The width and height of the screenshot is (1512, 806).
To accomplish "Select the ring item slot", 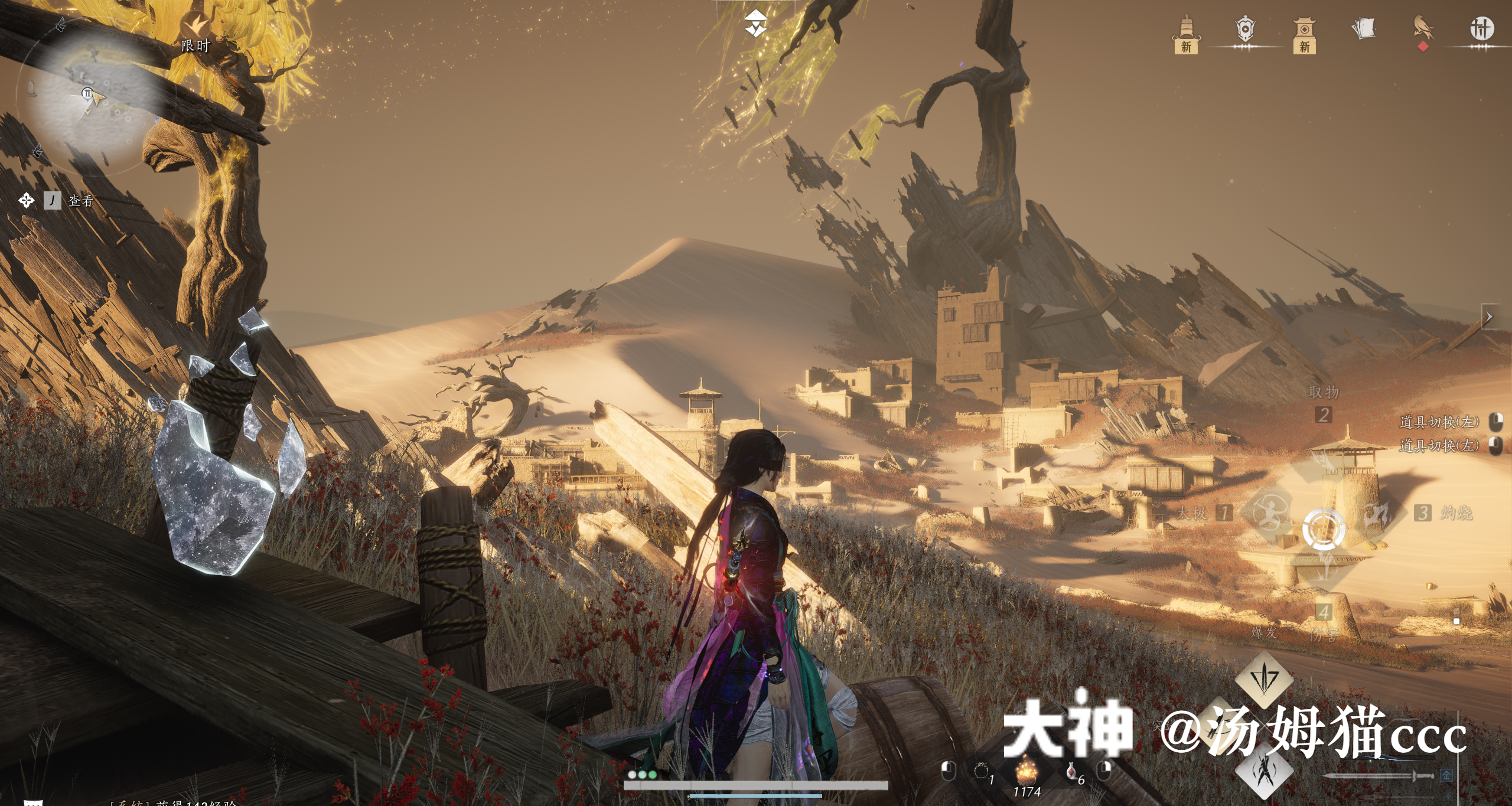I will coord(980,771).
